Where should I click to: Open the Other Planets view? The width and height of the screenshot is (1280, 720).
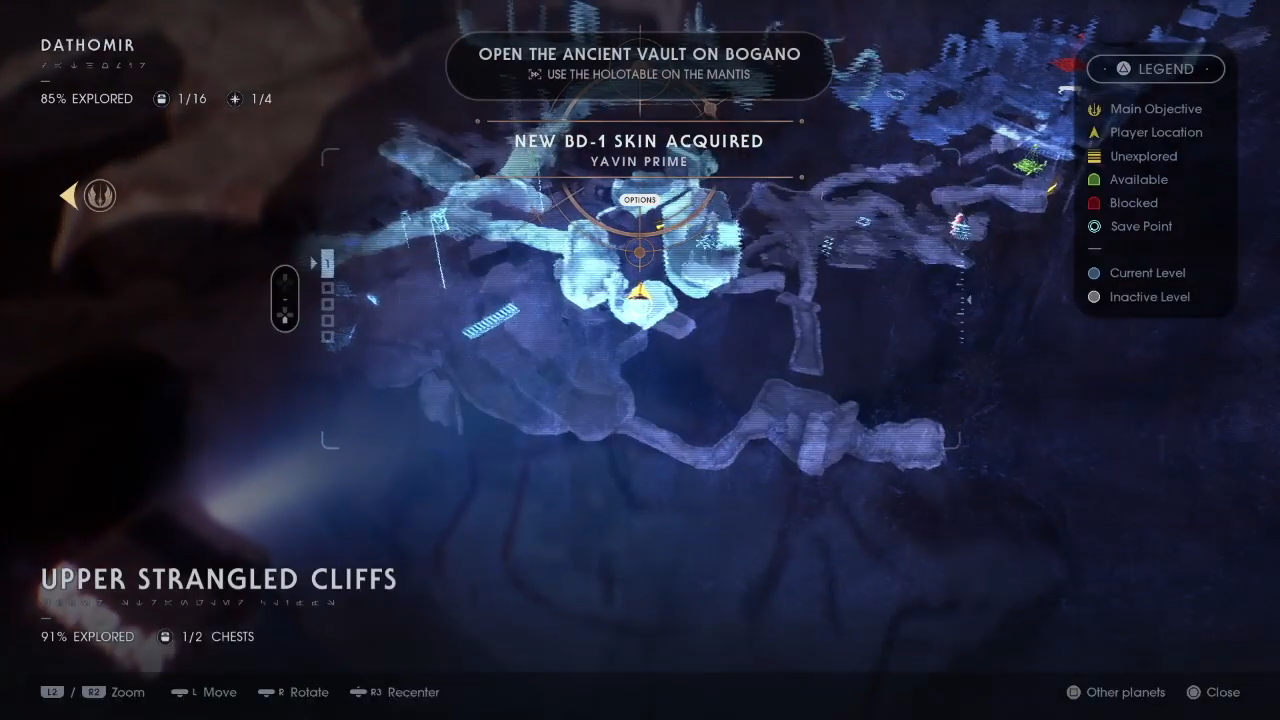[1115, 692]
